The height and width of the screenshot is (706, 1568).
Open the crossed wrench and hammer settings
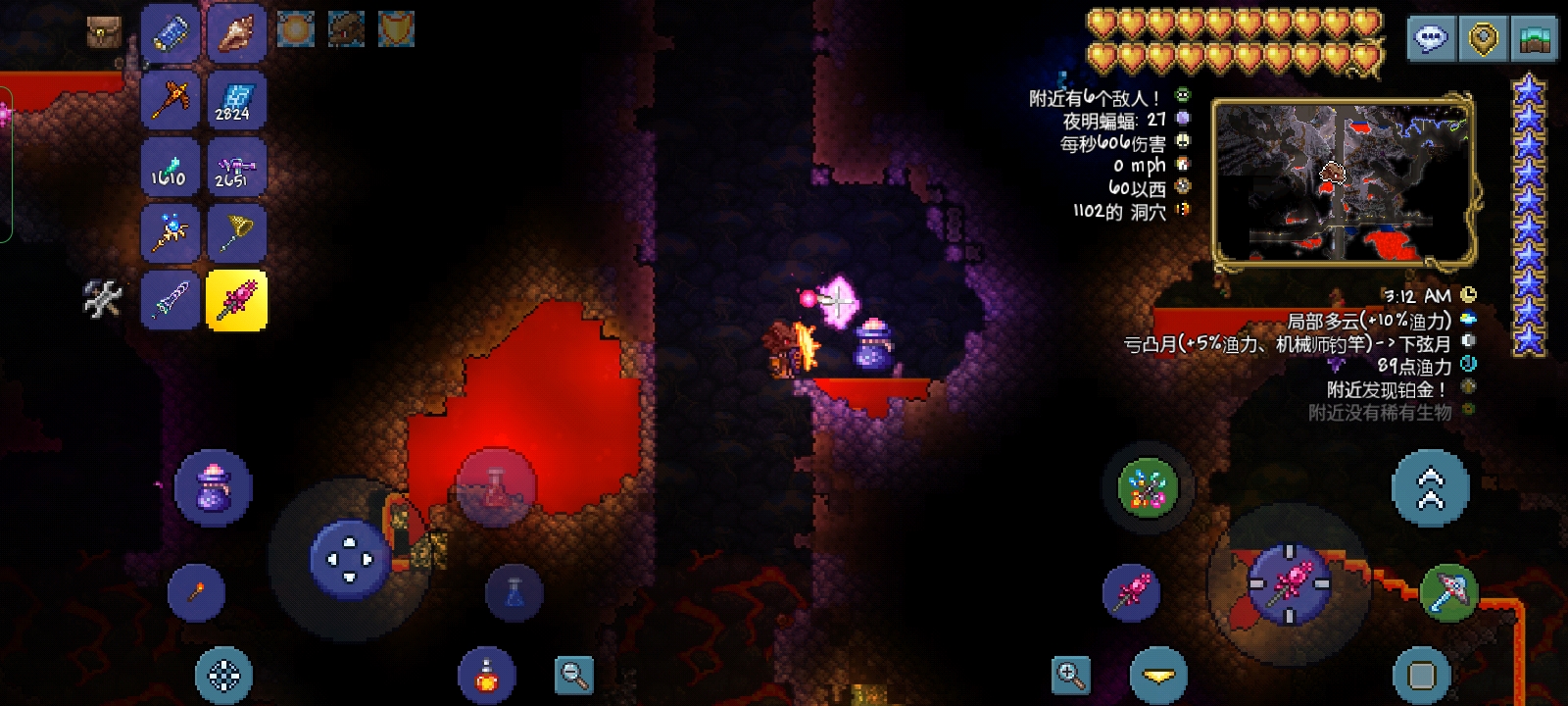coord(103,299)
